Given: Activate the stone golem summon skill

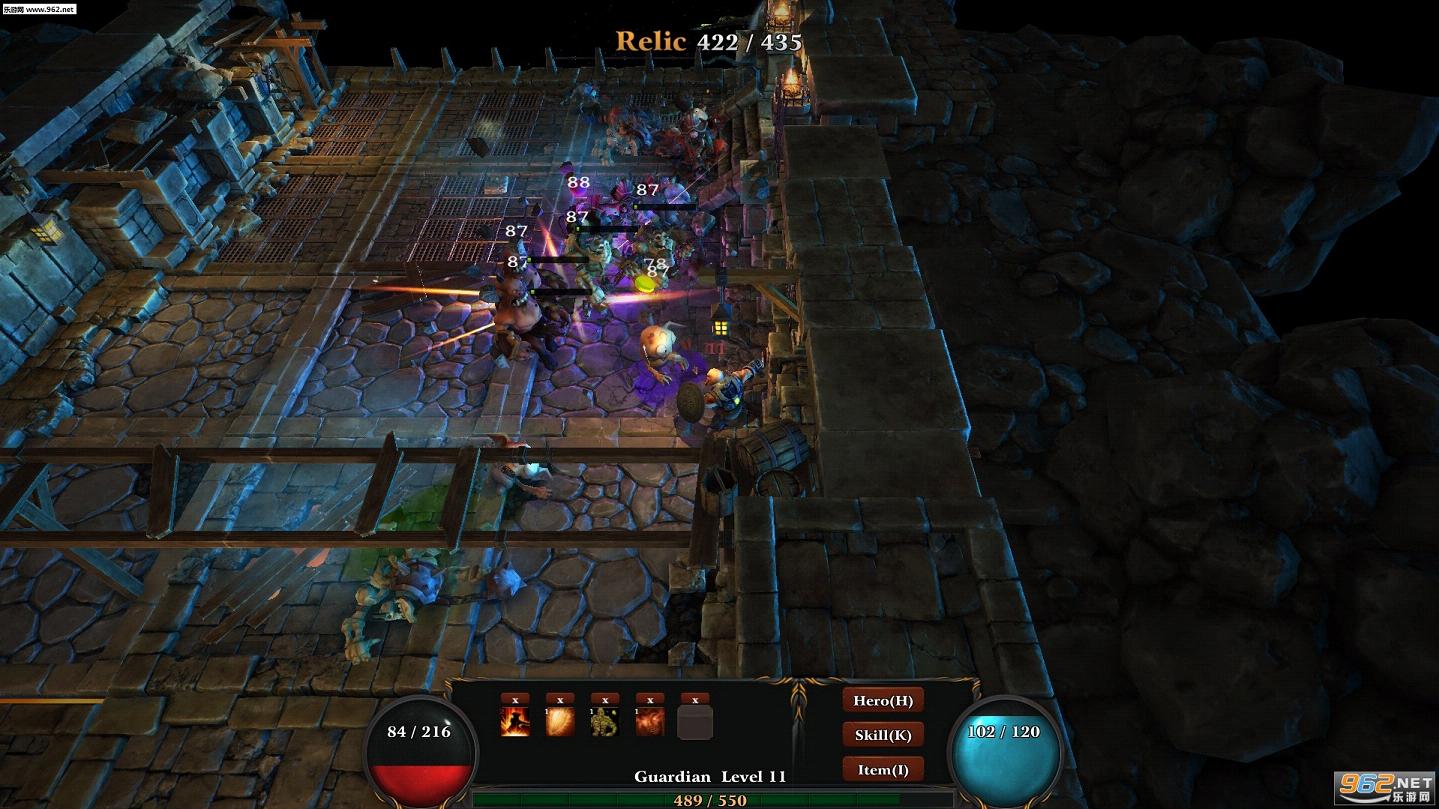Looking at the screenshot, I should [x=605, y=722].
